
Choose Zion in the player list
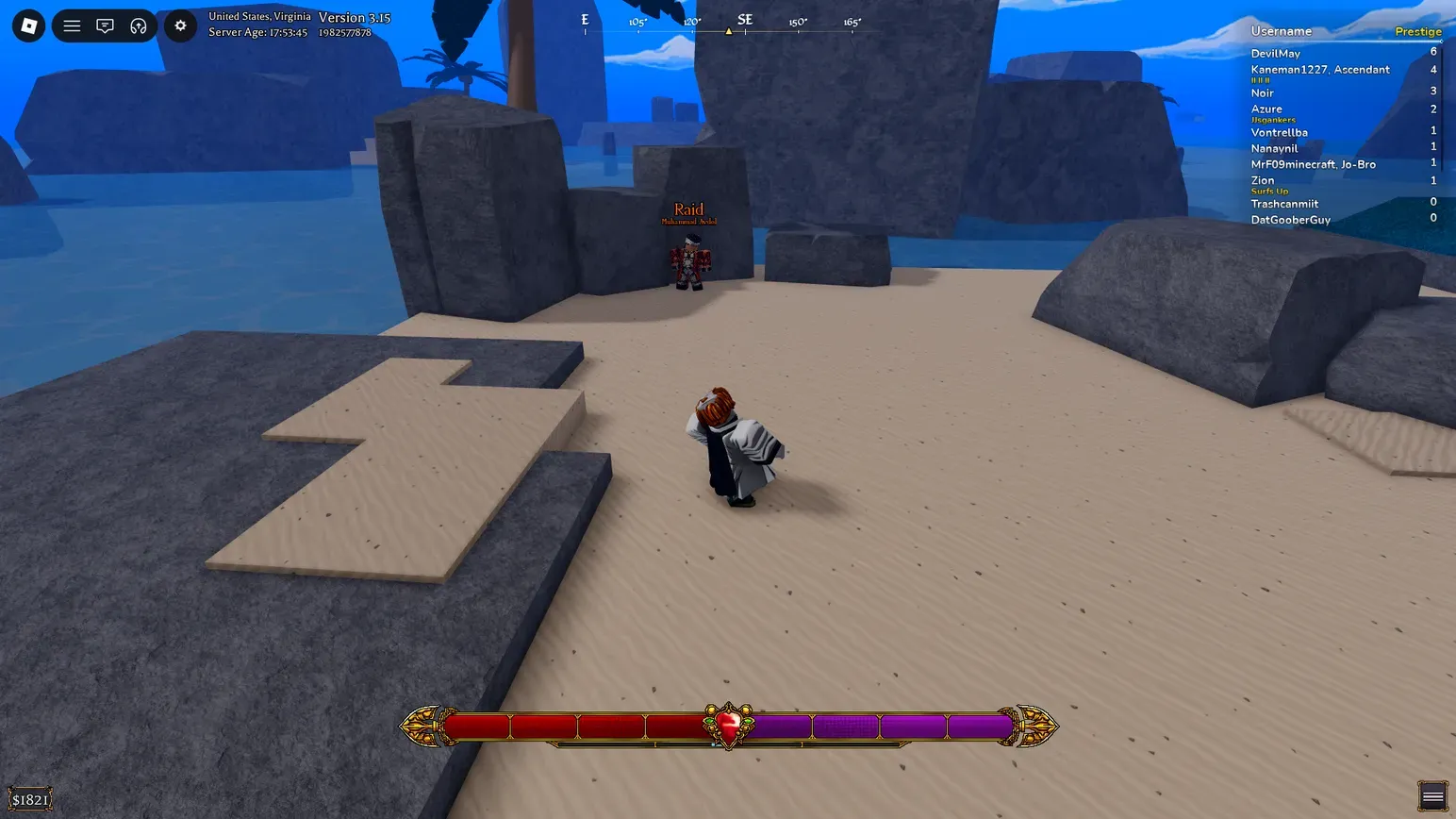point(1262,180)
